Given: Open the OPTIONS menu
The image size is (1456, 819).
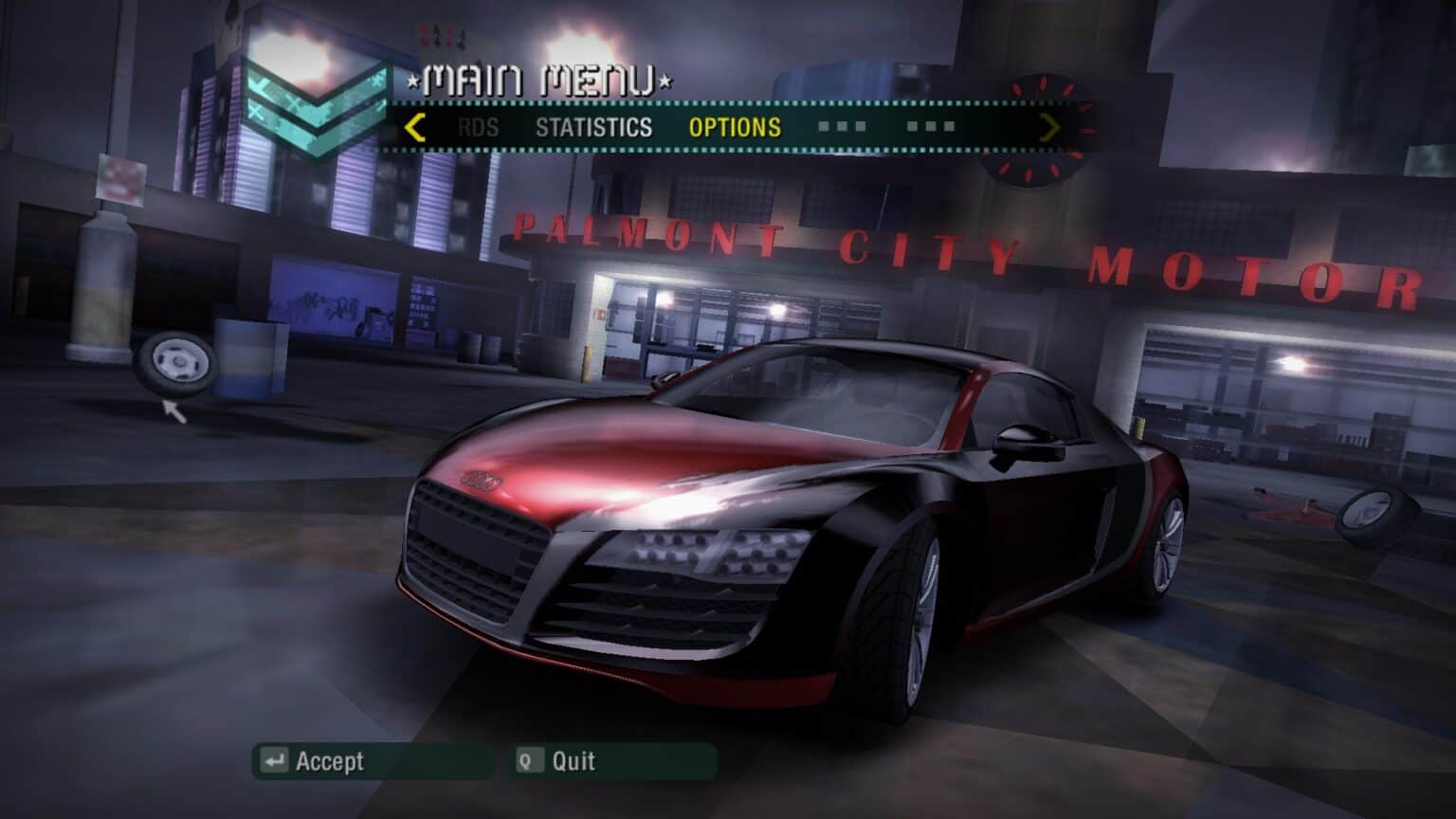Looking at the screenshot, I should pos(737,127).
